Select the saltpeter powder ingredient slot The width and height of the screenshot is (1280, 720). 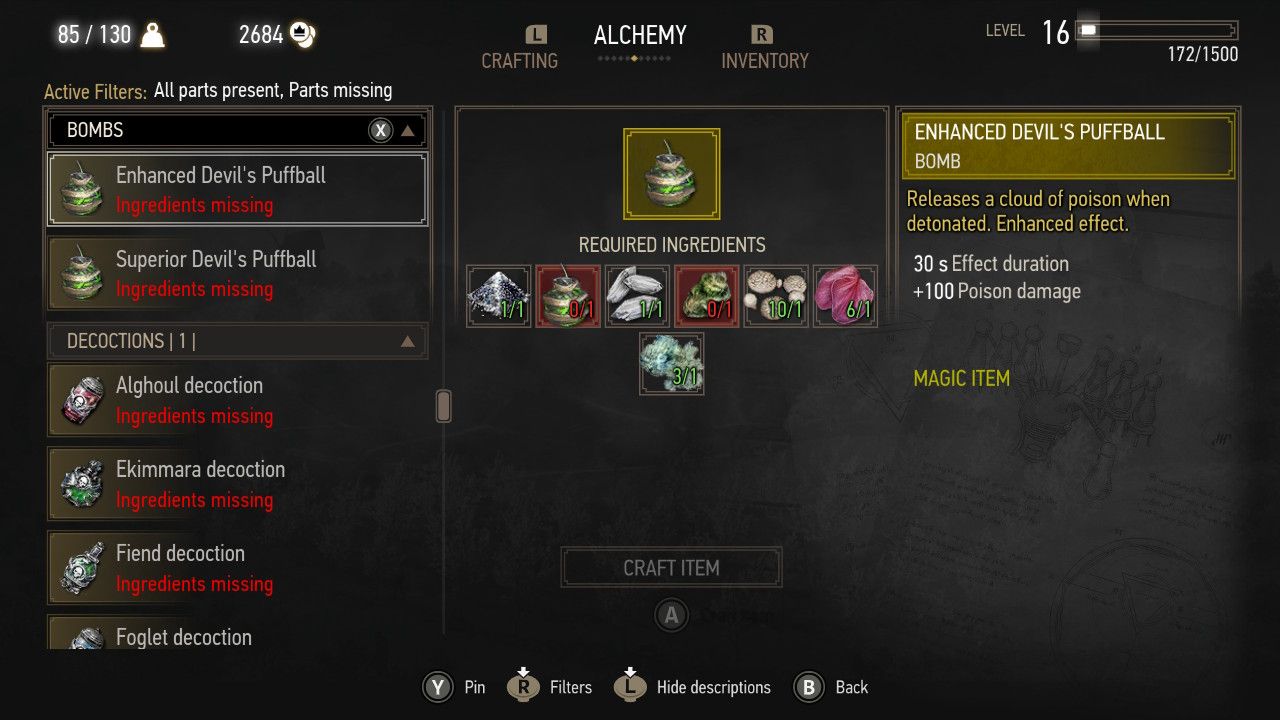pyautogui.click(x=499, y=296)
